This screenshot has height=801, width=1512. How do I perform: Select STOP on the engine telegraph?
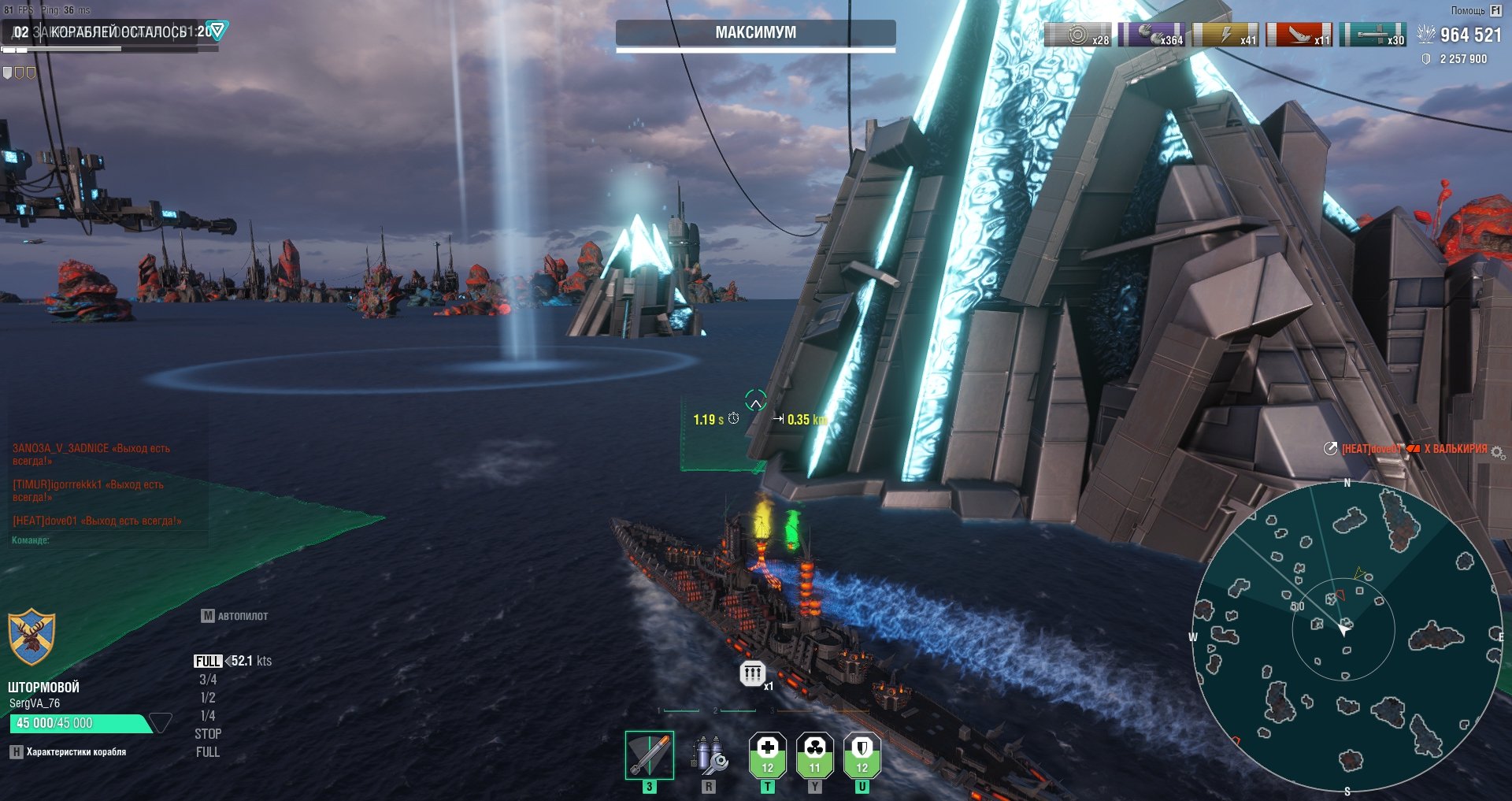point(208,733)
